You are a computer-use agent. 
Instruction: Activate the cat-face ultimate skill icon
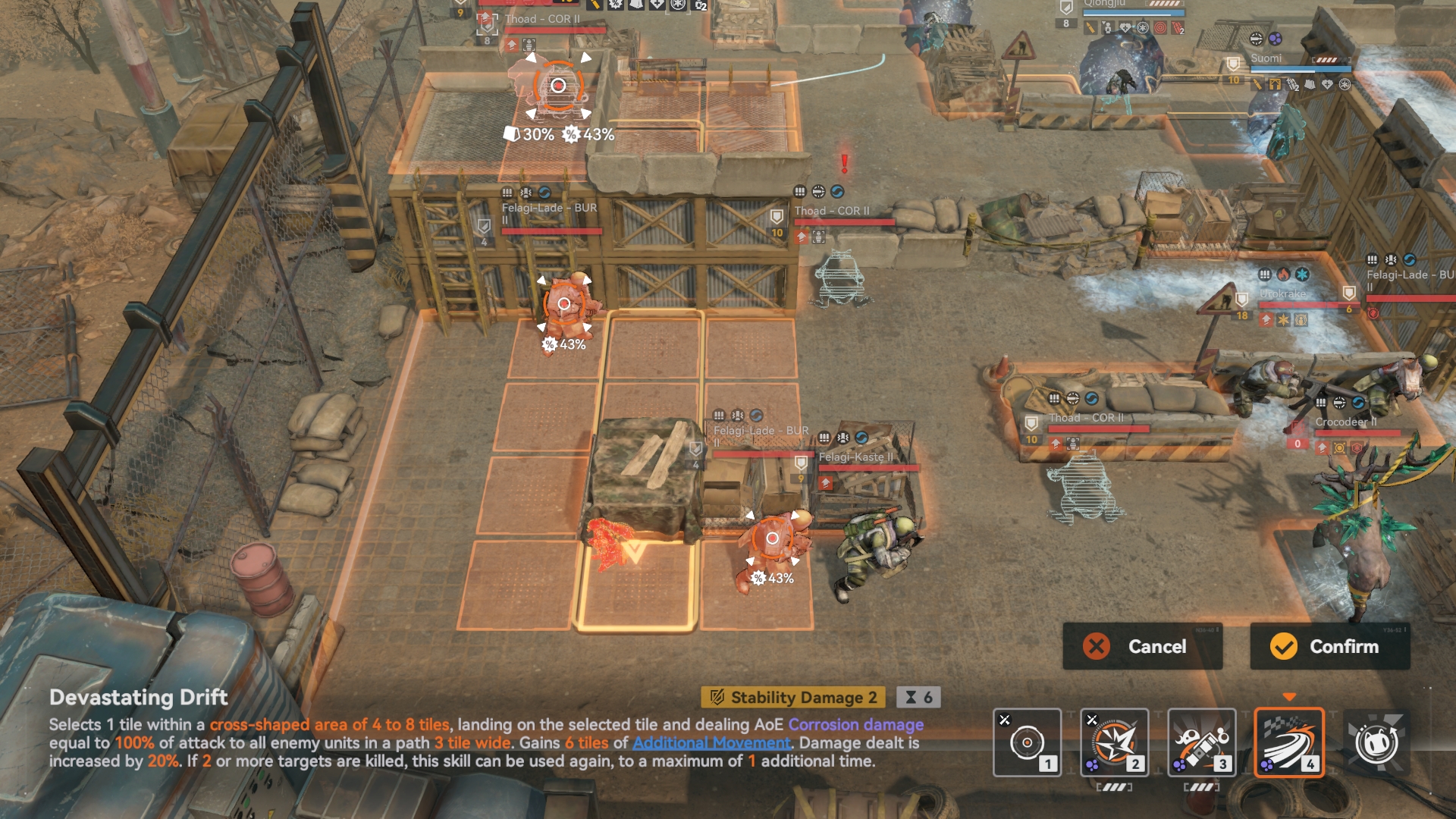(1376, 742)
